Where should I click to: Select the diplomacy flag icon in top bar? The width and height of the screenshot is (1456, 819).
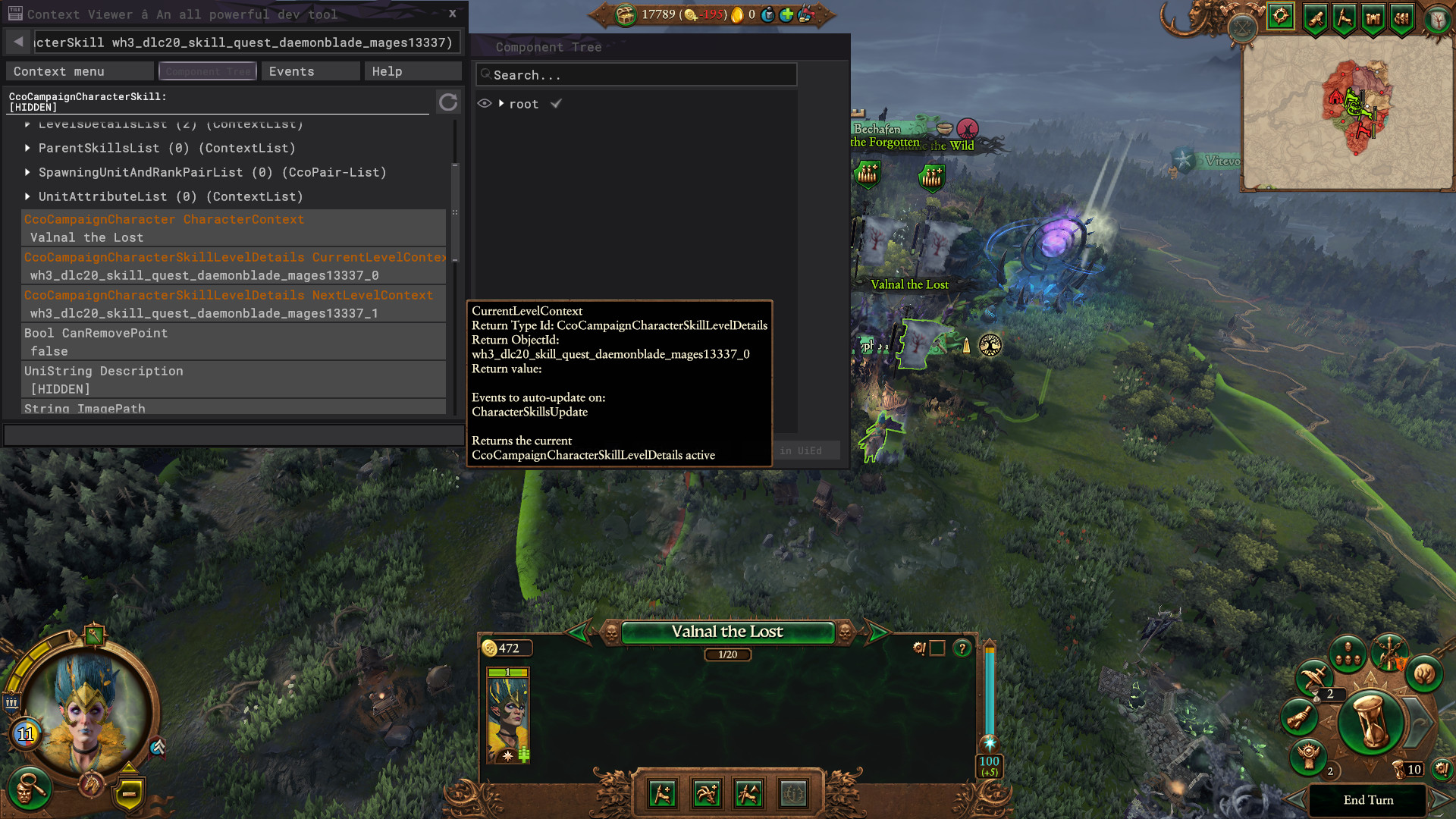(1344, 19)
